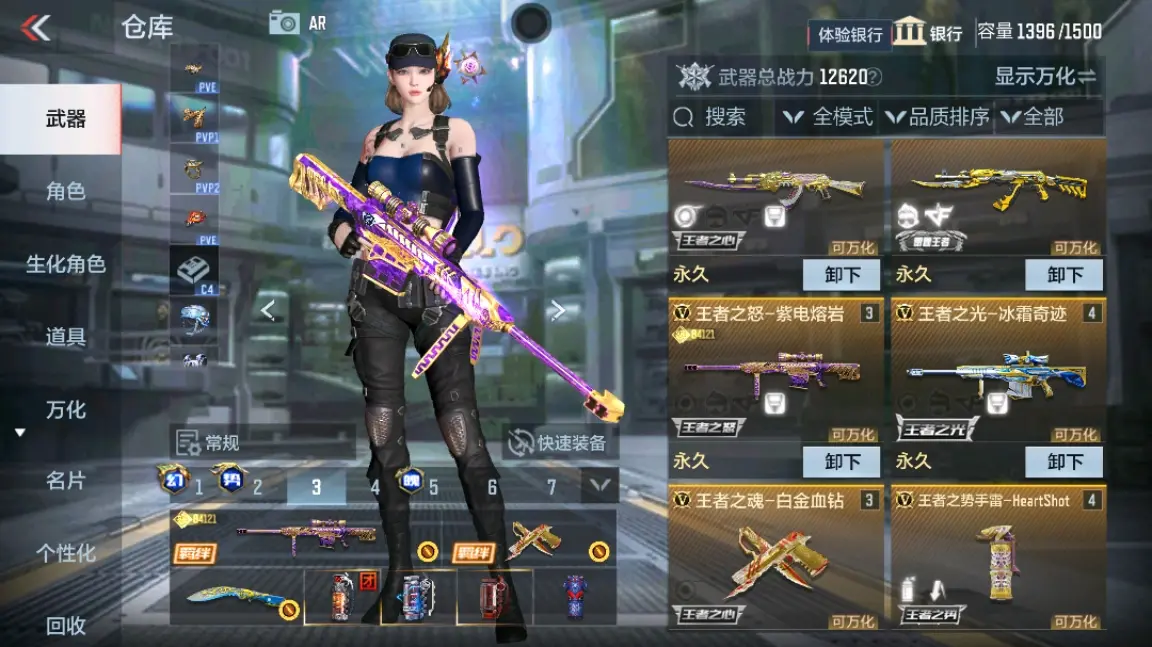
Task: Choose the 王者之势手雷-HeartShot grenade card
Action: click(998, 556)
